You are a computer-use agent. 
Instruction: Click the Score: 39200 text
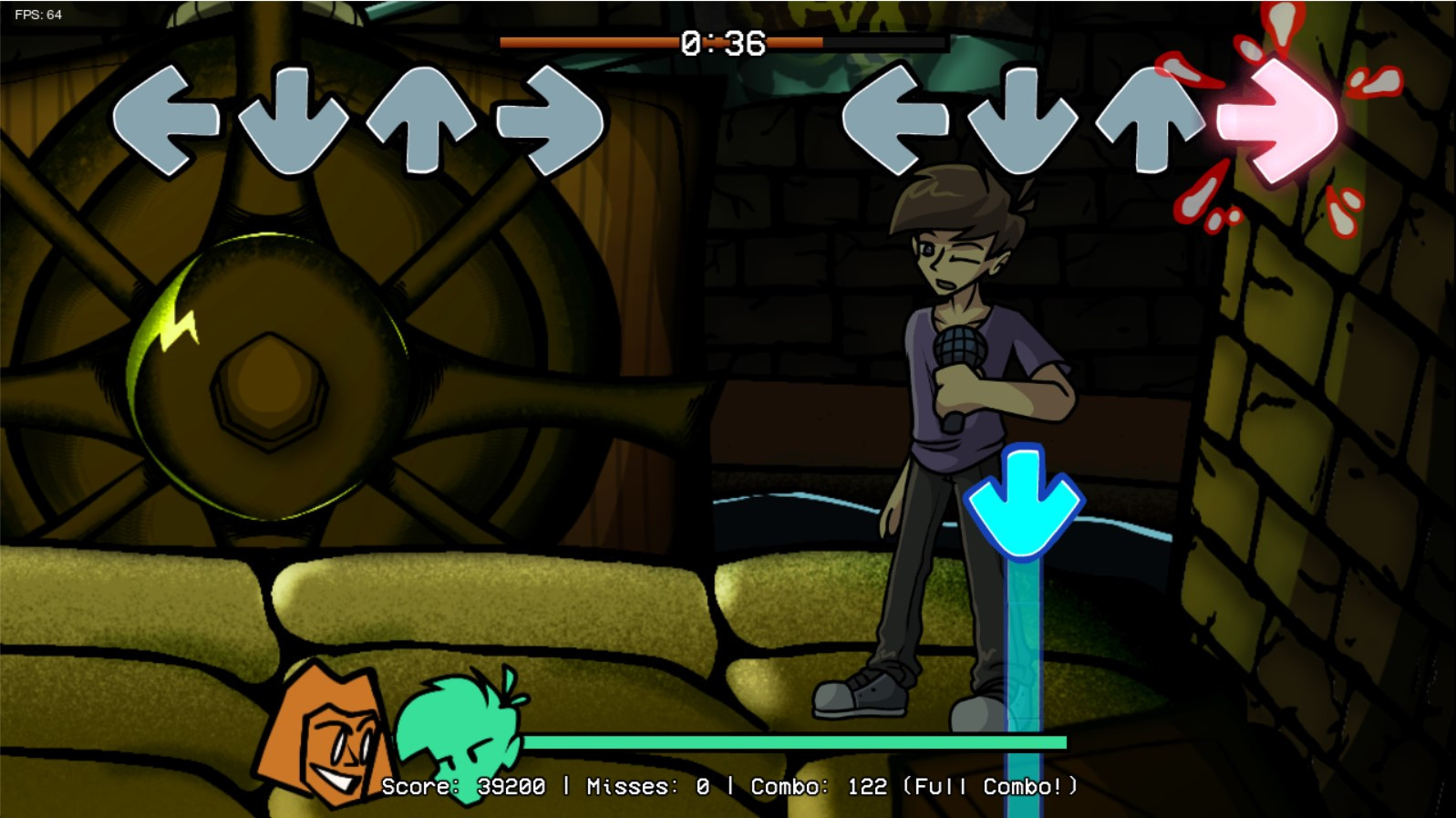(465, 785)
